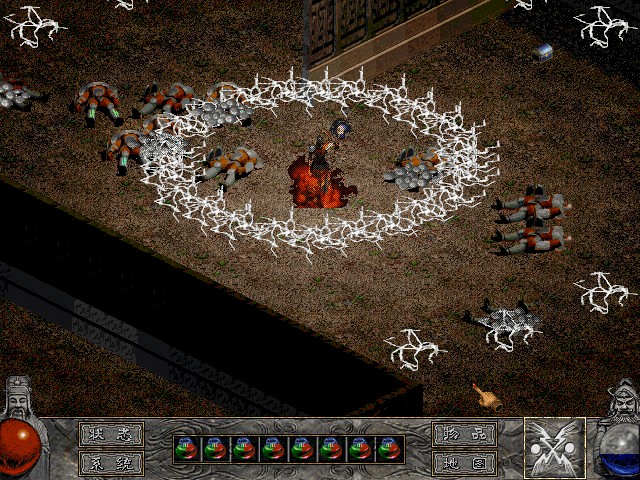
Task: Open the 状态 status panel
Action: (x=111, y=435)
